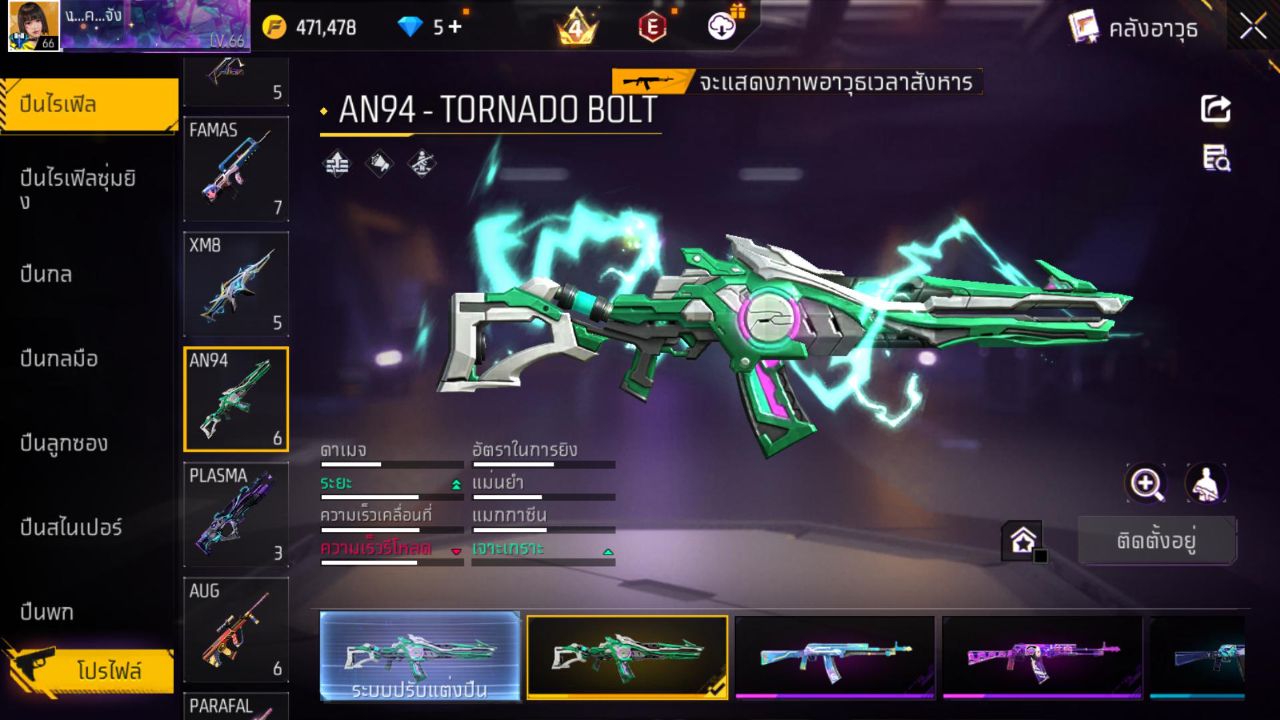The height and width of the screenshot is (720, 1280).
Task: Select the magnifier zoom preview icon
Action: [1146, 483]
